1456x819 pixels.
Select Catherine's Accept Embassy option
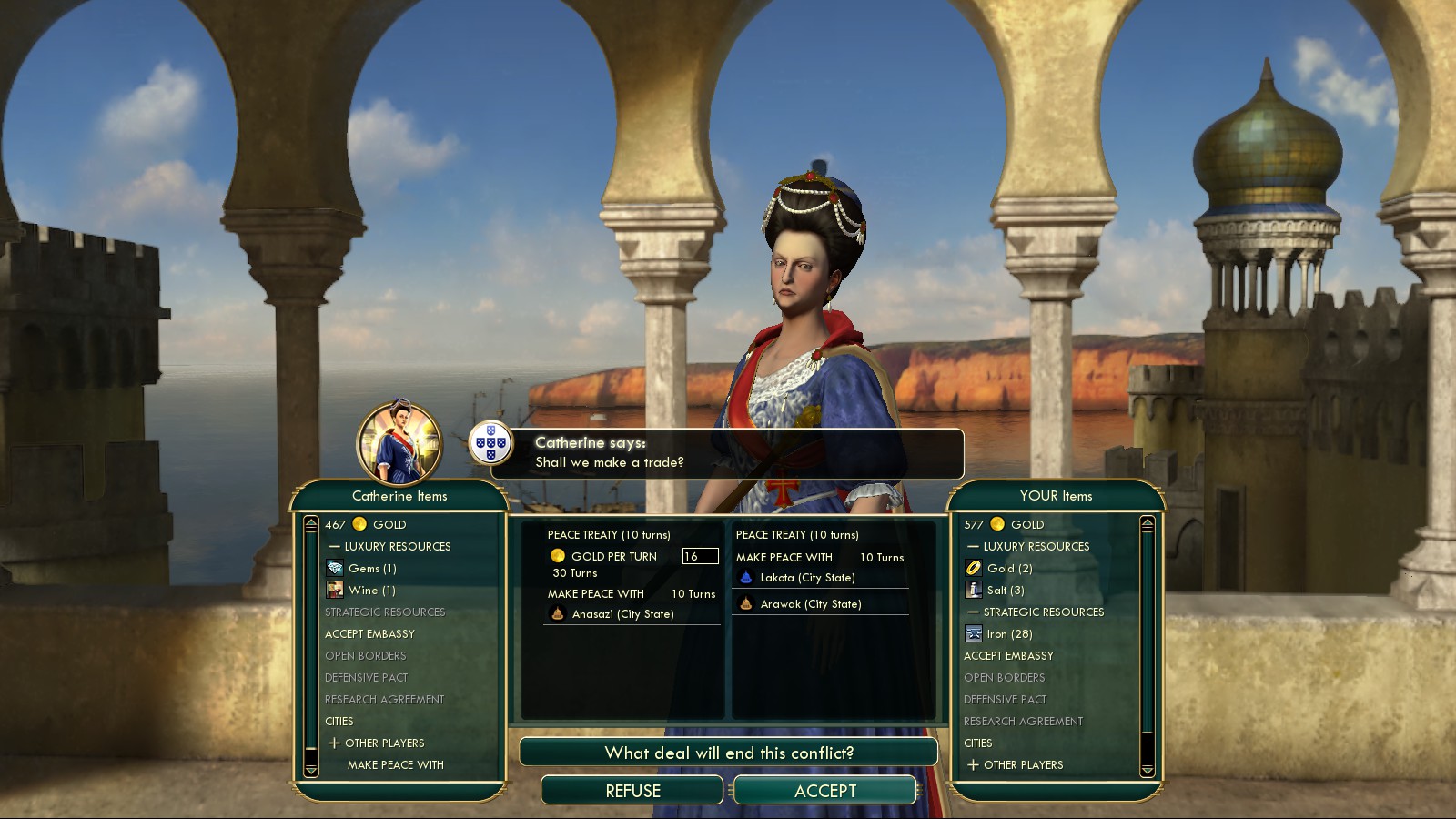[369, 634]
